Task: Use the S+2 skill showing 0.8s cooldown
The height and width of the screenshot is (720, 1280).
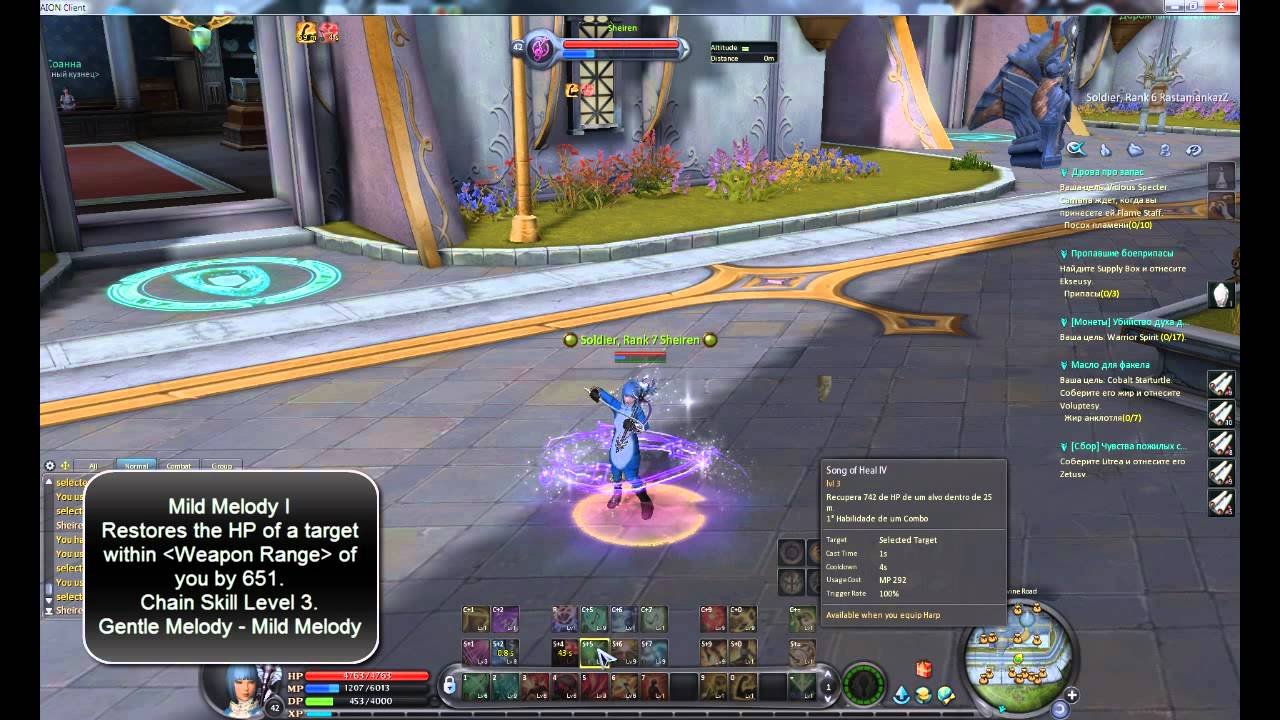Action: tap(505, 653)
